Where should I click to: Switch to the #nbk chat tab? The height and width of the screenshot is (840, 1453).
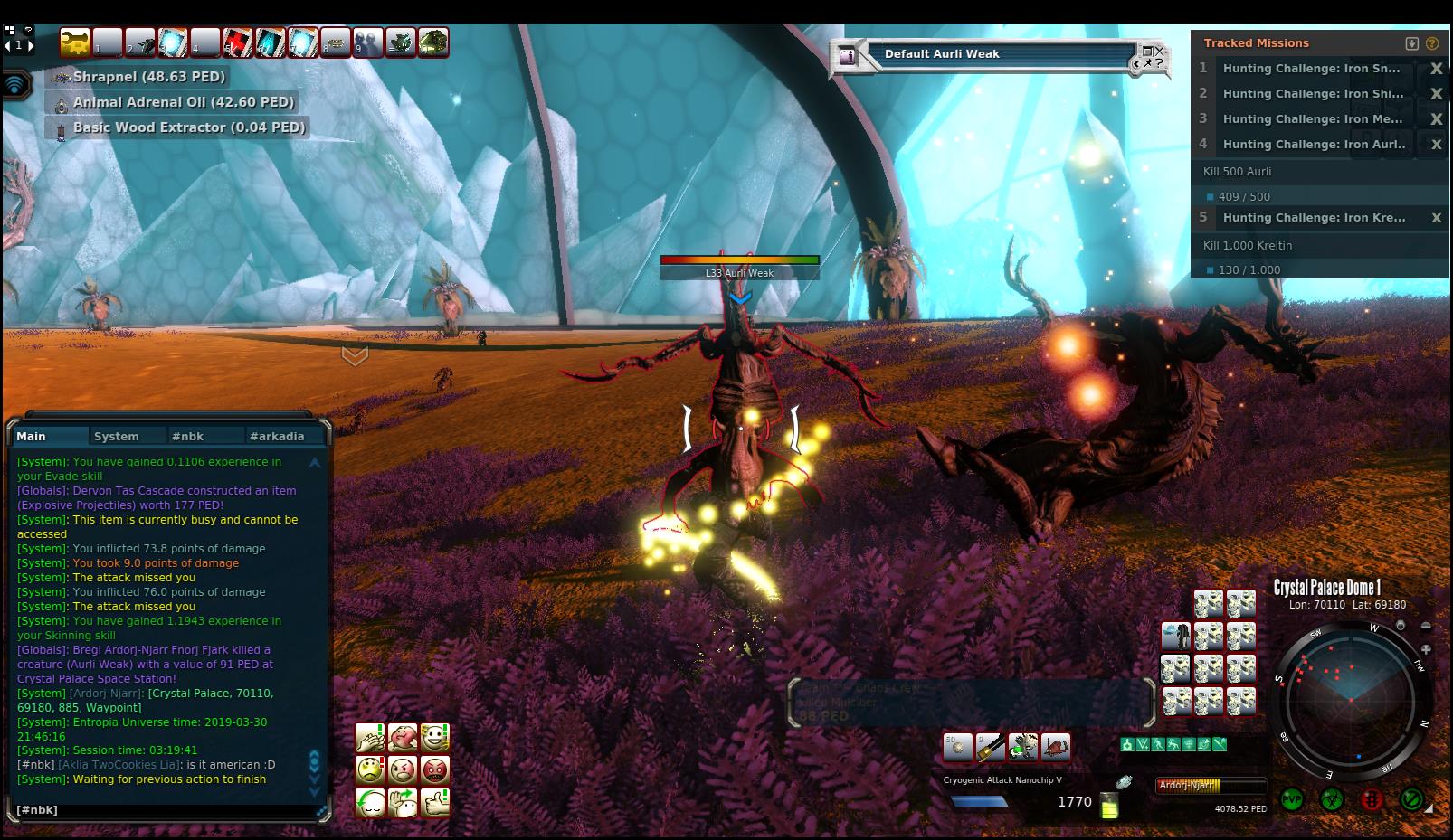[187, 436]
